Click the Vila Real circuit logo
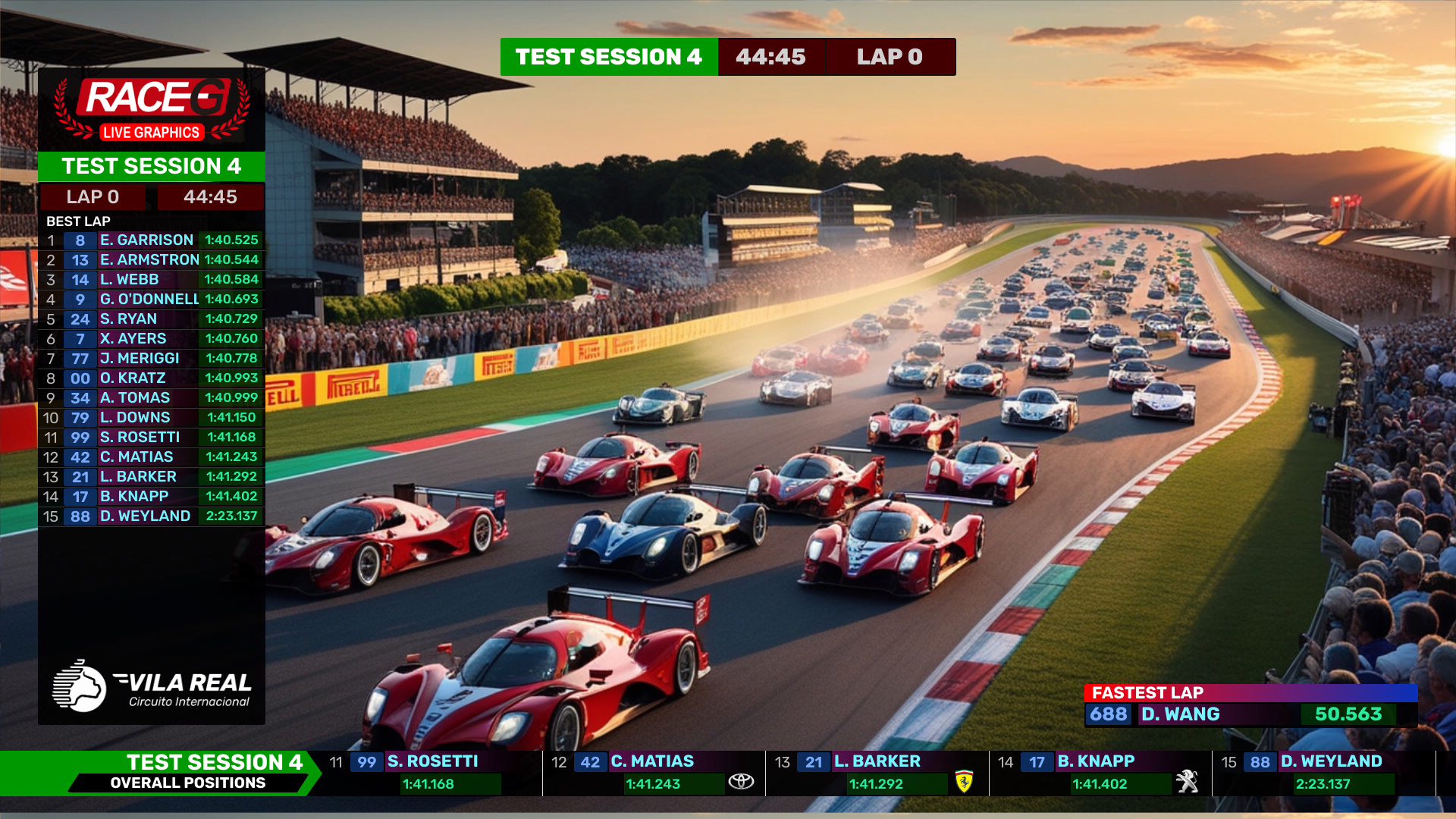The width and height of the screenshot is (1456, 819). tap(152, 686)
